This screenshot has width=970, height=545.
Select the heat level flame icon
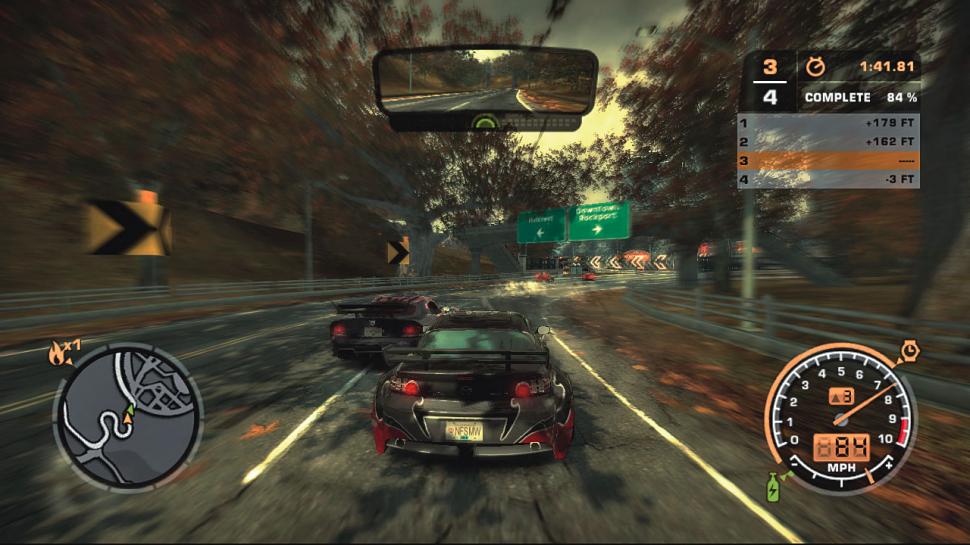(x=58, y=351)
